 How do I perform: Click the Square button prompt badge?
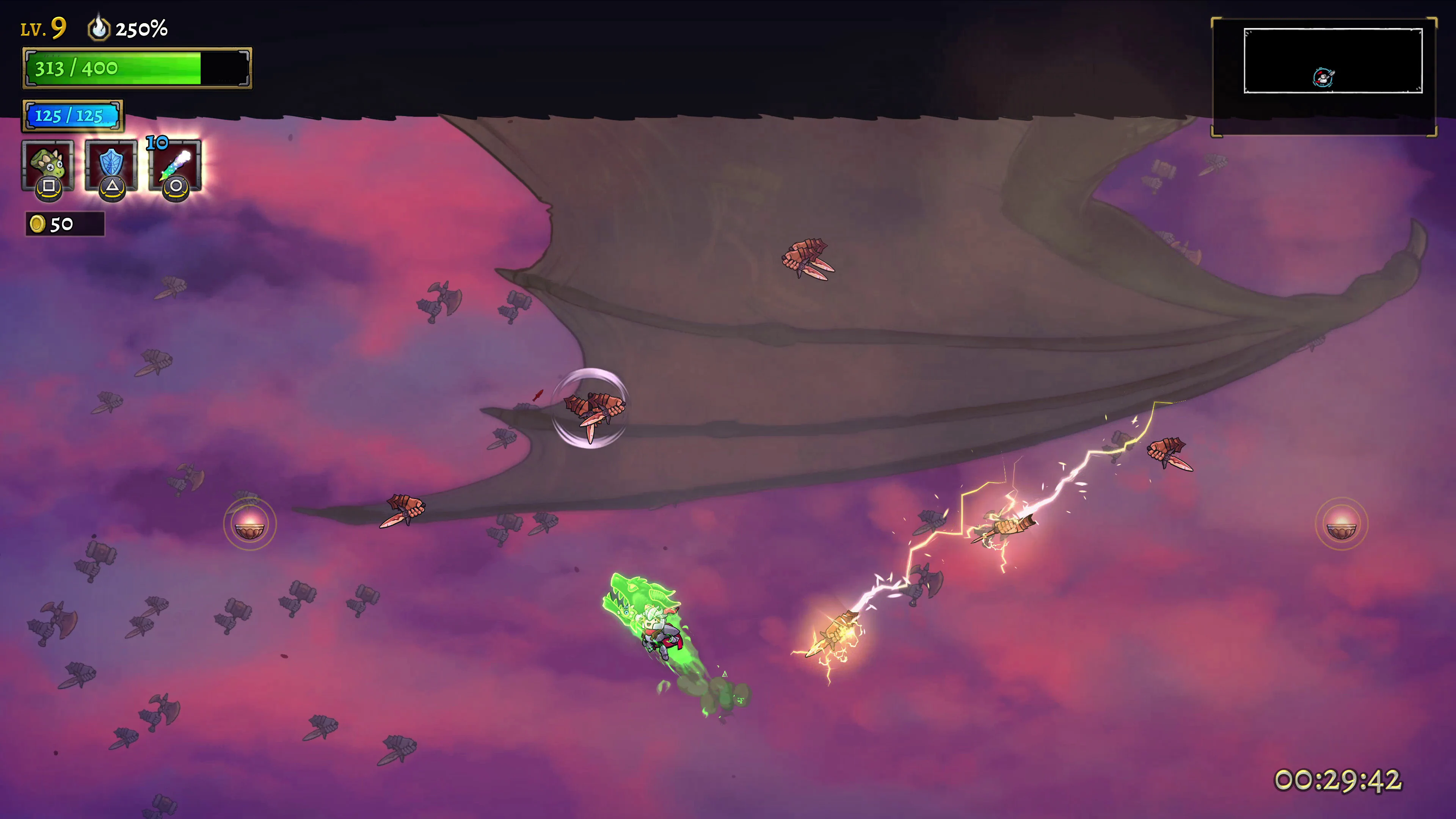49,187
